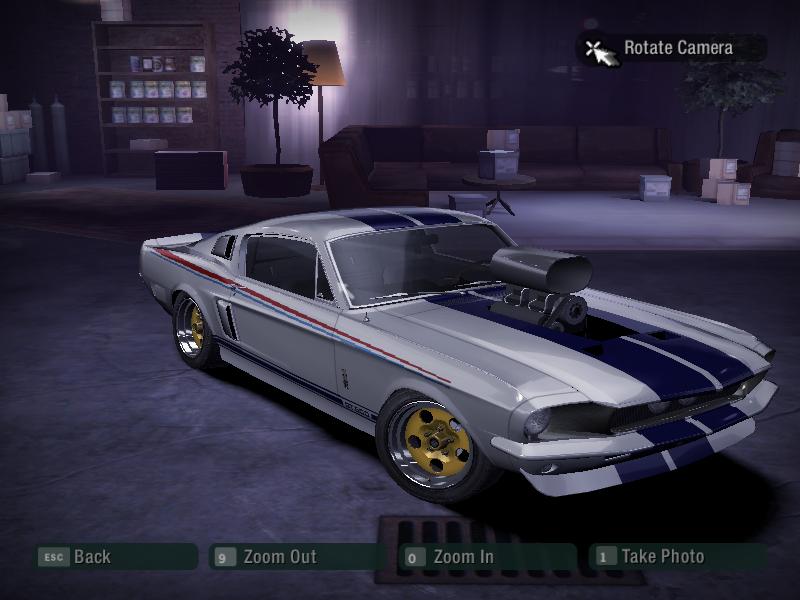Select the Zoom Out option

[x=279, y=557]
